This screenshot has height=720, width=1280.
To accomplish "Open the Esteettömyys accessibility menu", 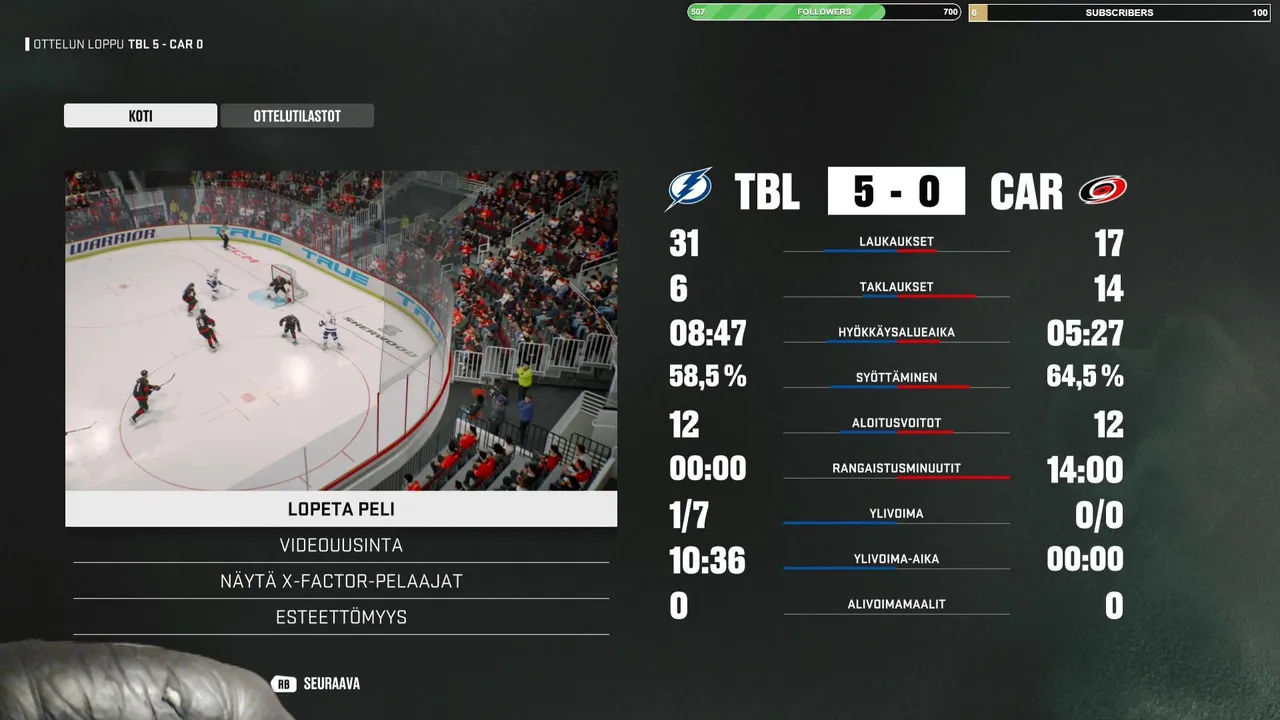I will [341, 617].
